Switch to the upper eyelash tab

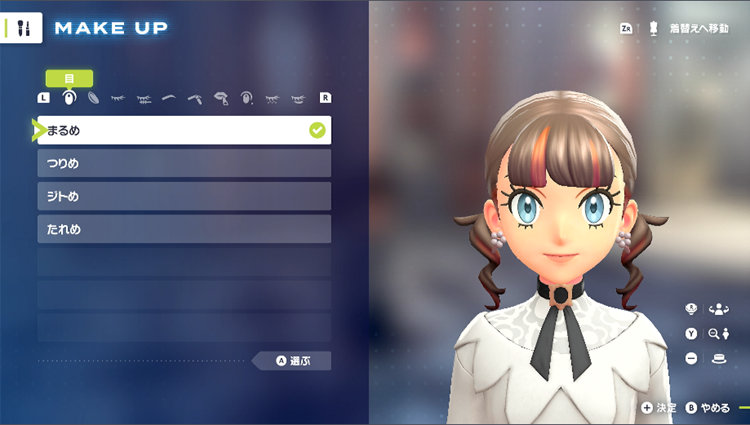[x=119, y=98]
